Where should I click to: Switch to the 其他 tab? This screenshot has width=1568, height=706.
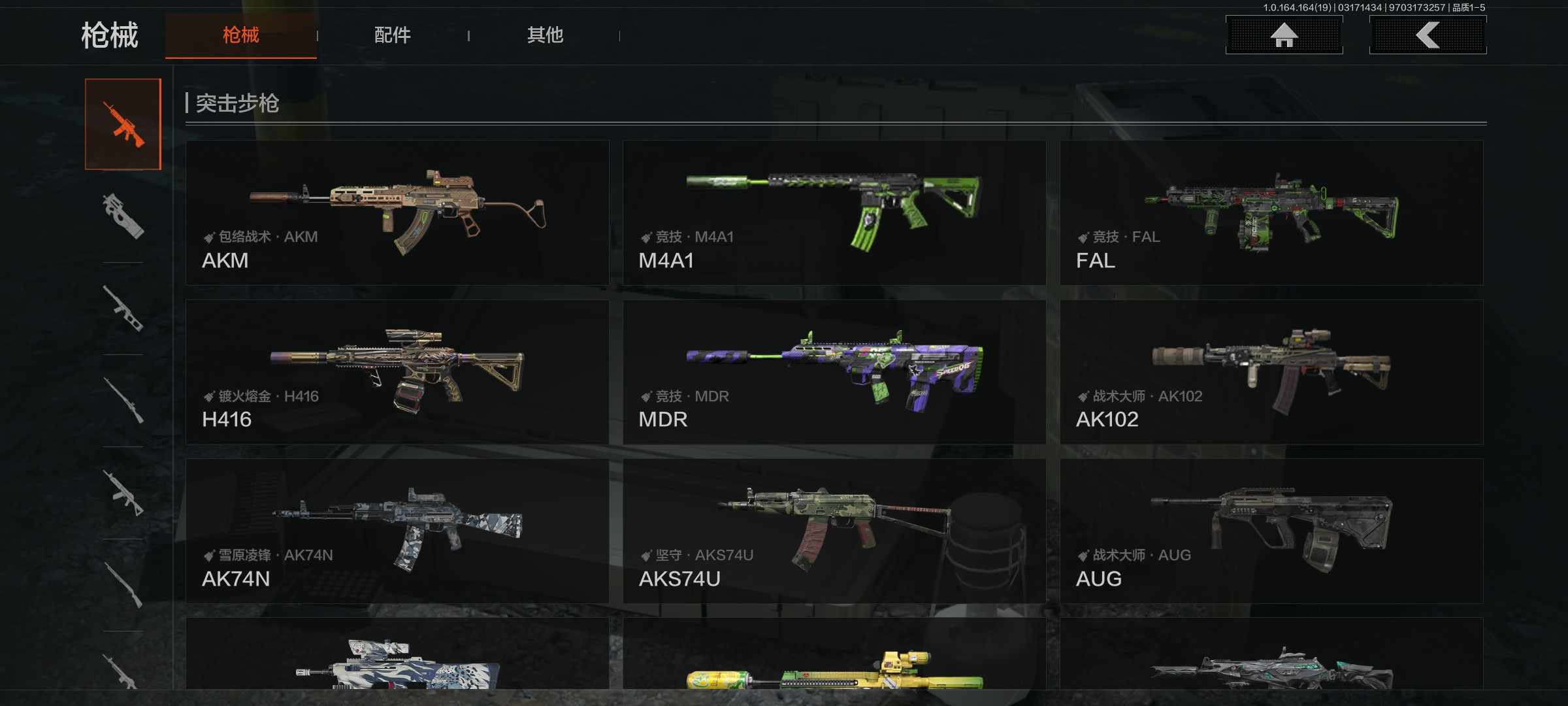point(545,35)
